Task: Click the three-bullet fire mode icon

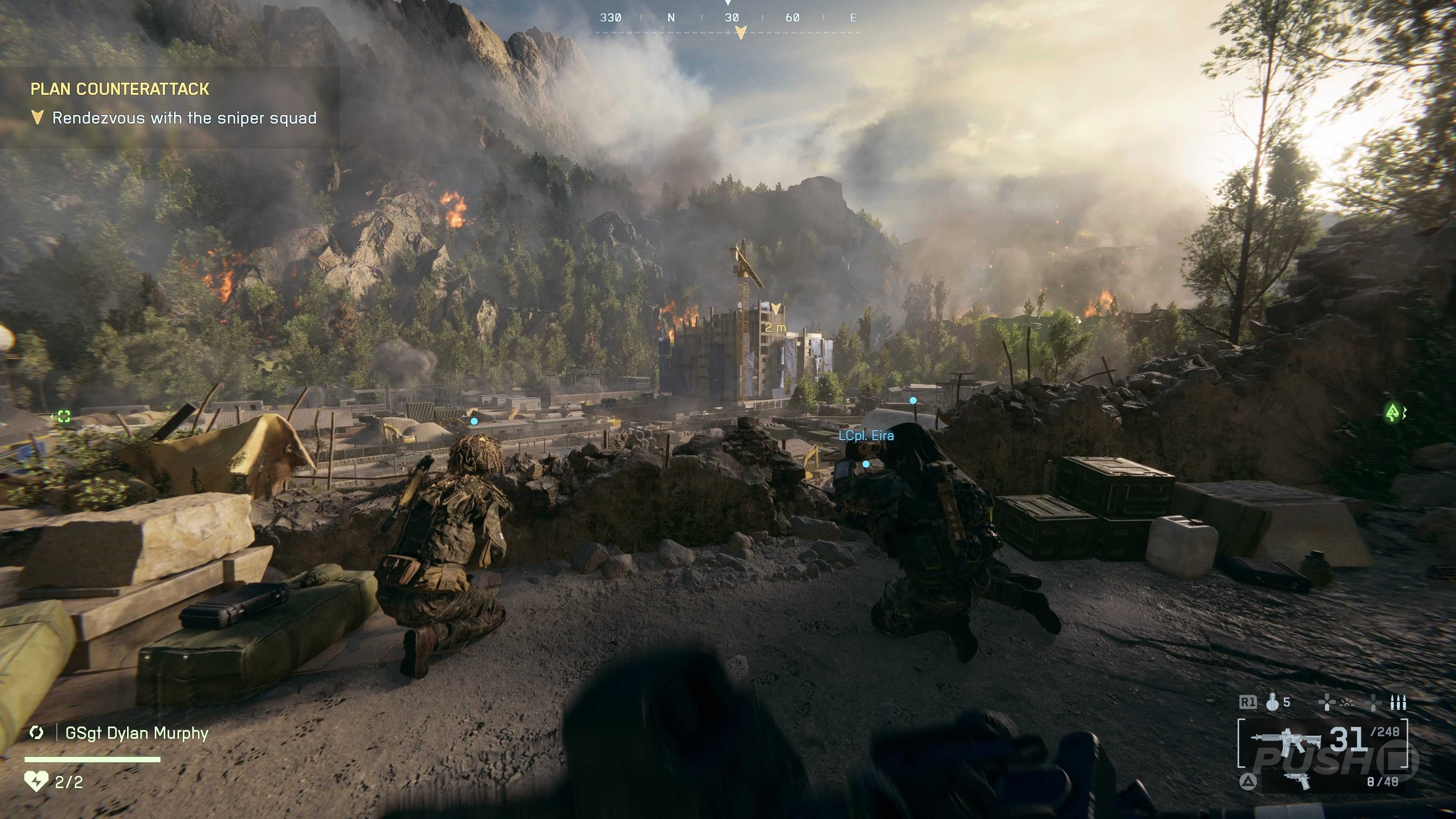Action: pos(1398,703)
